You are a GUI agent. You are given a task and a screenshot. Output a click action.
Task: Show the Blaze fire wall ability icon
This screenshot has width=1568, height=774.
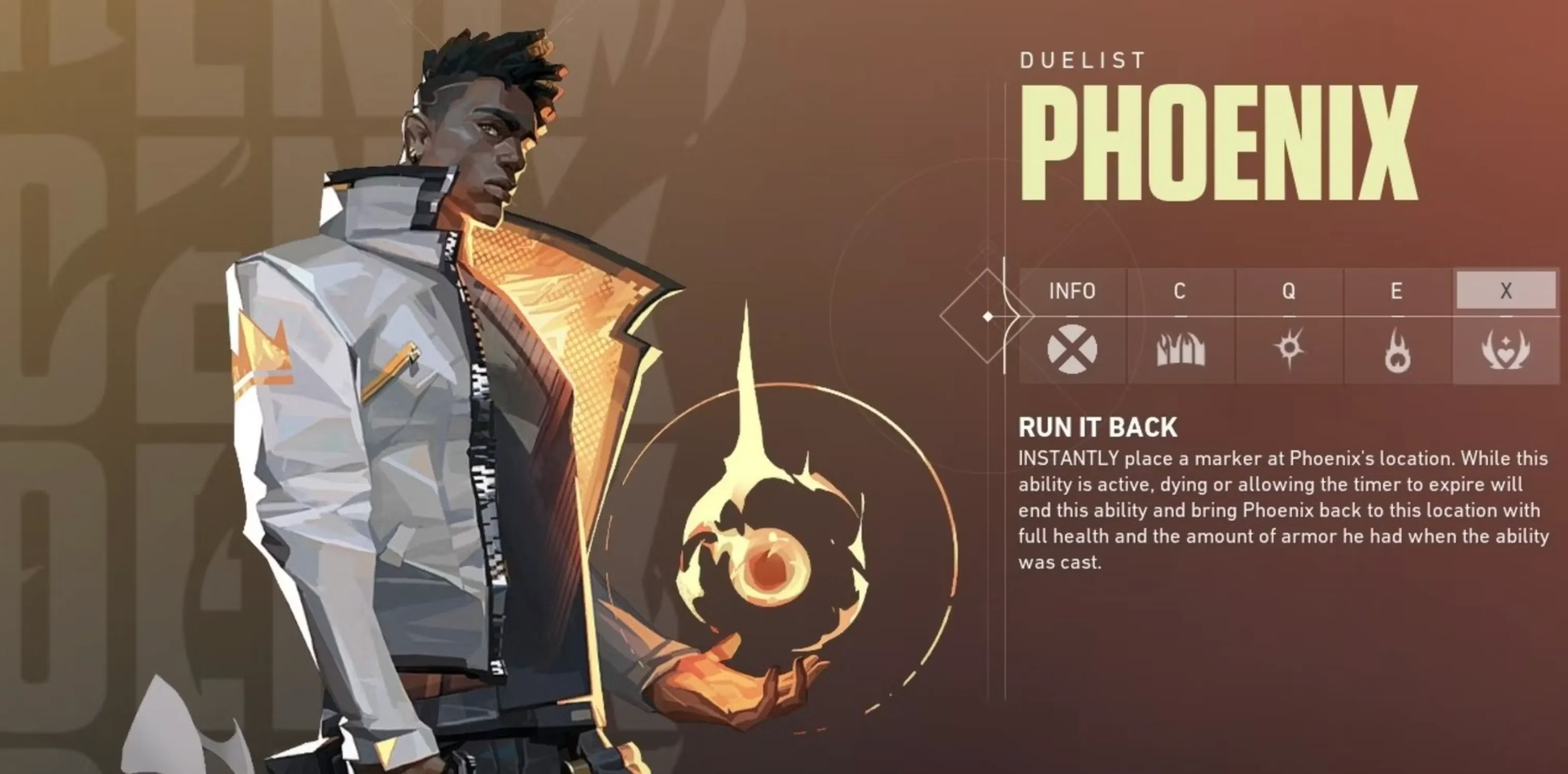[x=1180, y=350]
